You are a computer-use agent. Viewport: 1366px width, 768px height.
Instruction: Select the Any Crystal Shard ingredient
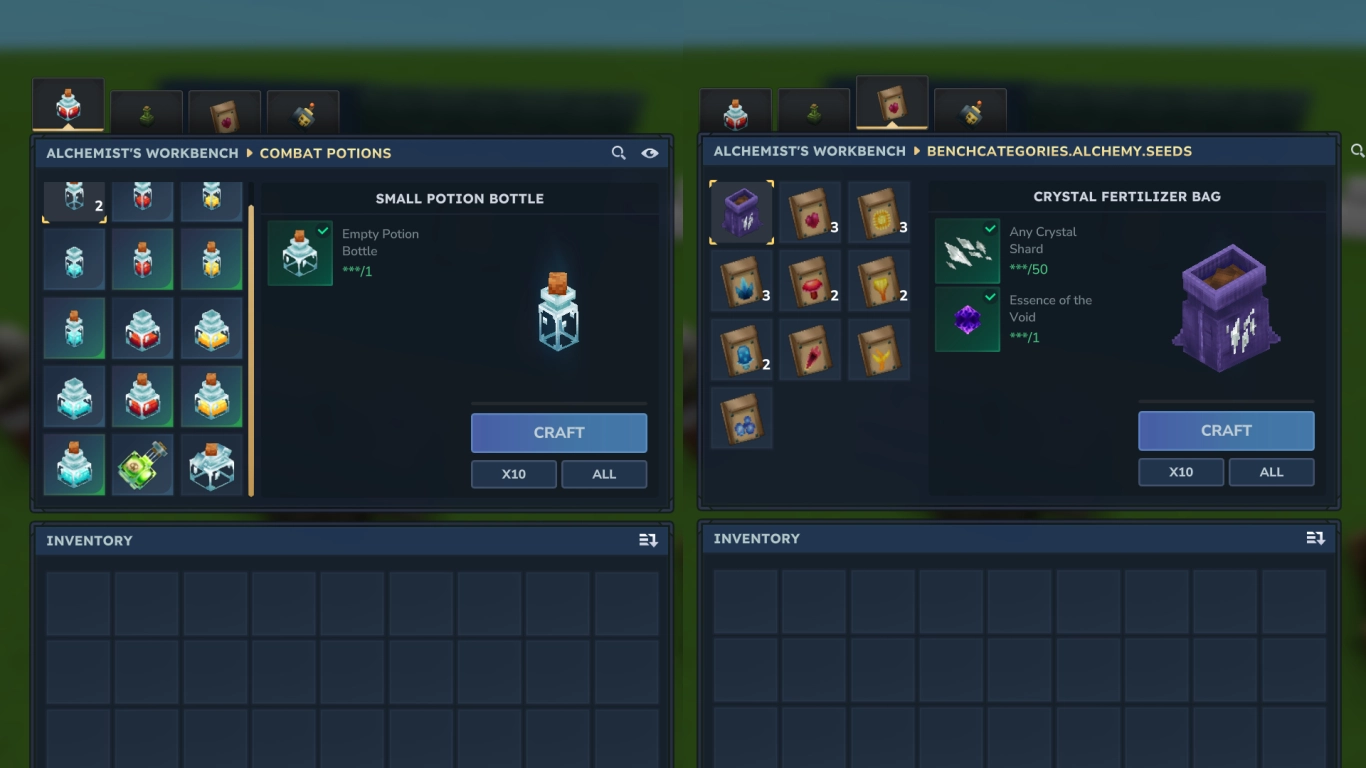click(x=967, y=250)
